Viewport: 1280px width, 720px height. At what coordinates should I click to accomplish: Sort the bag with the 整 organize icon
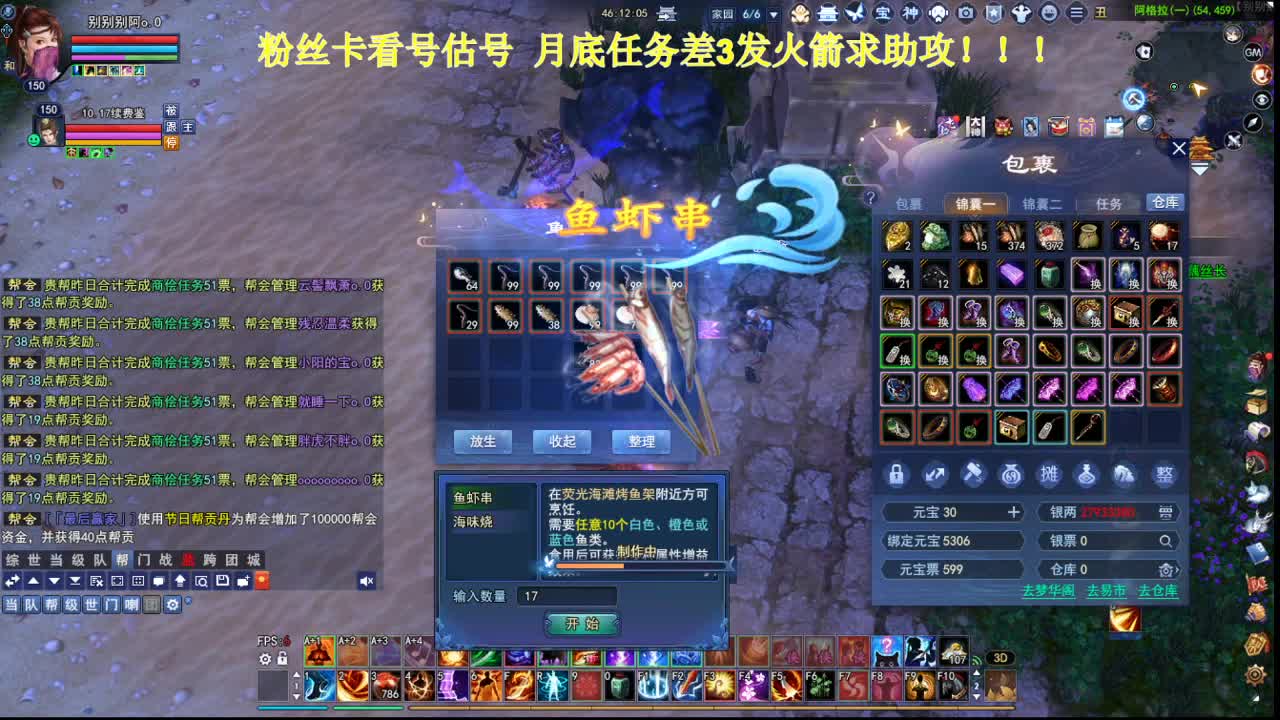point(1165,475)
